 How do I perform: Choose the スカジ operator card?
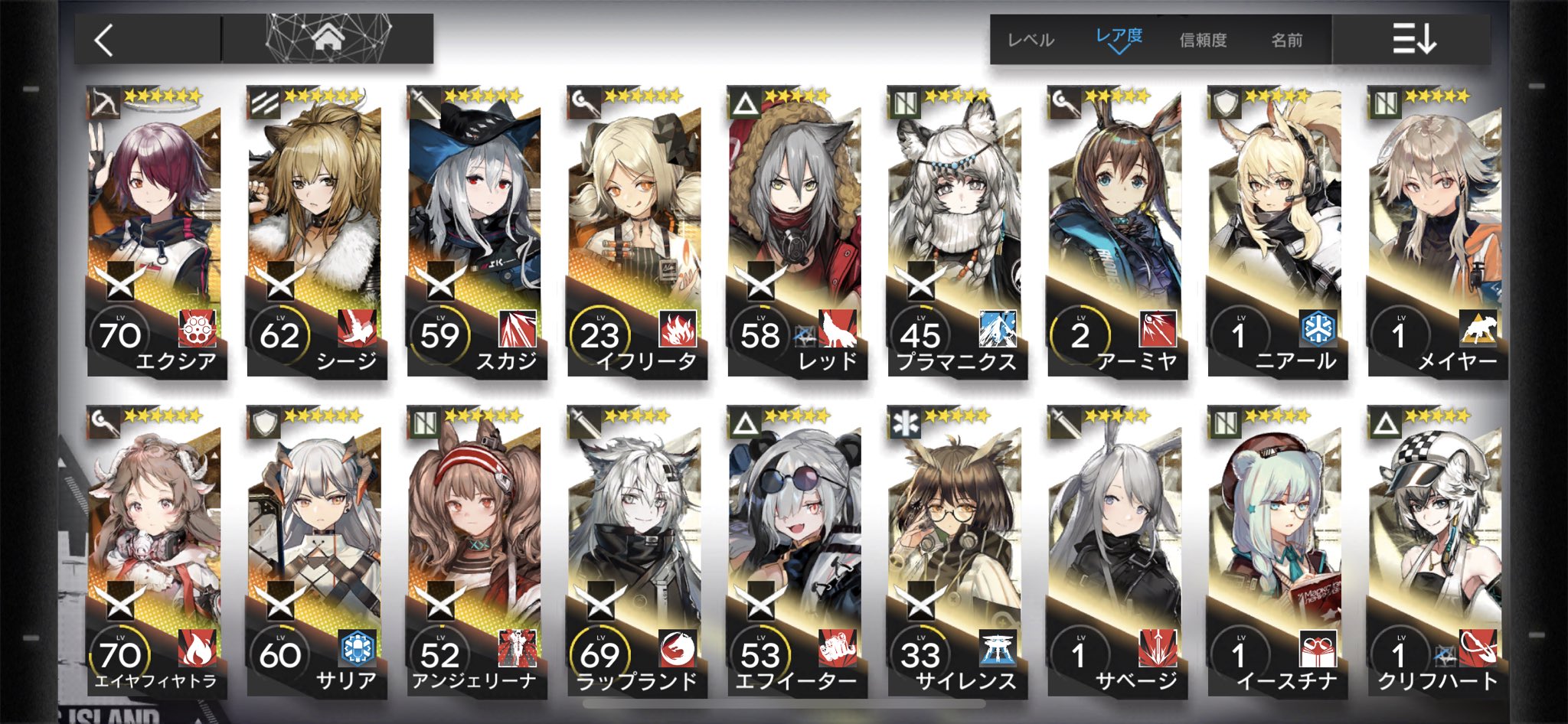click(x=475, y=231)
